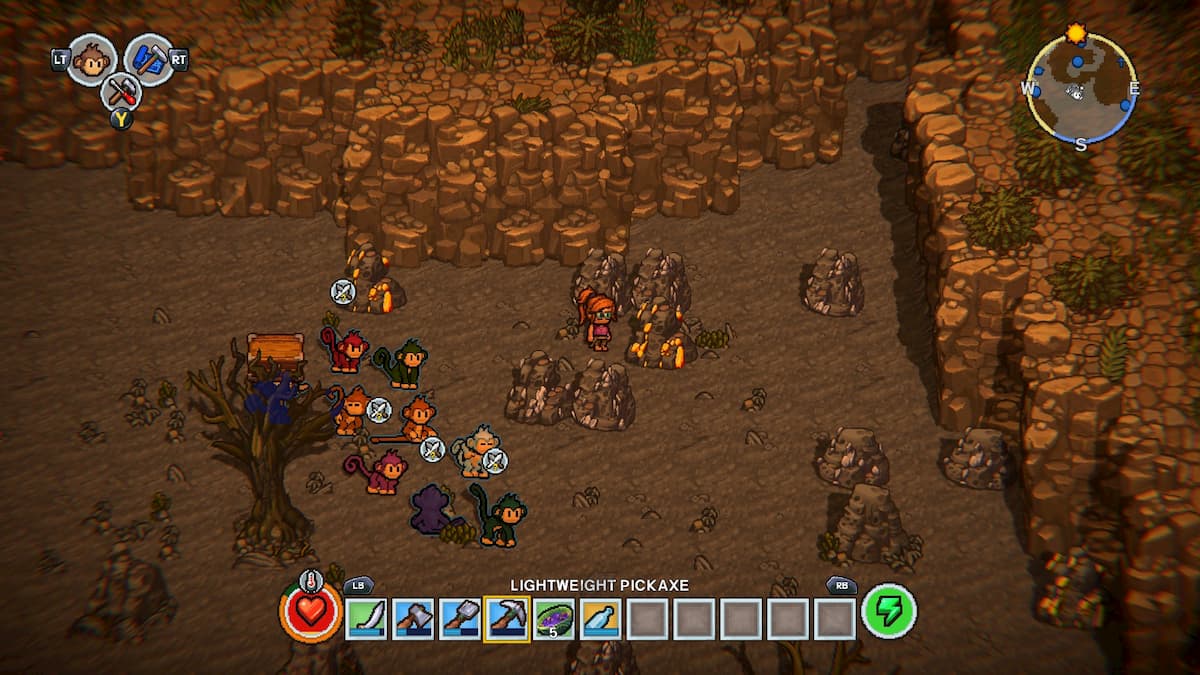
Task: Select the Lightweight Pickaxe slot
Action: pos(507,619)
